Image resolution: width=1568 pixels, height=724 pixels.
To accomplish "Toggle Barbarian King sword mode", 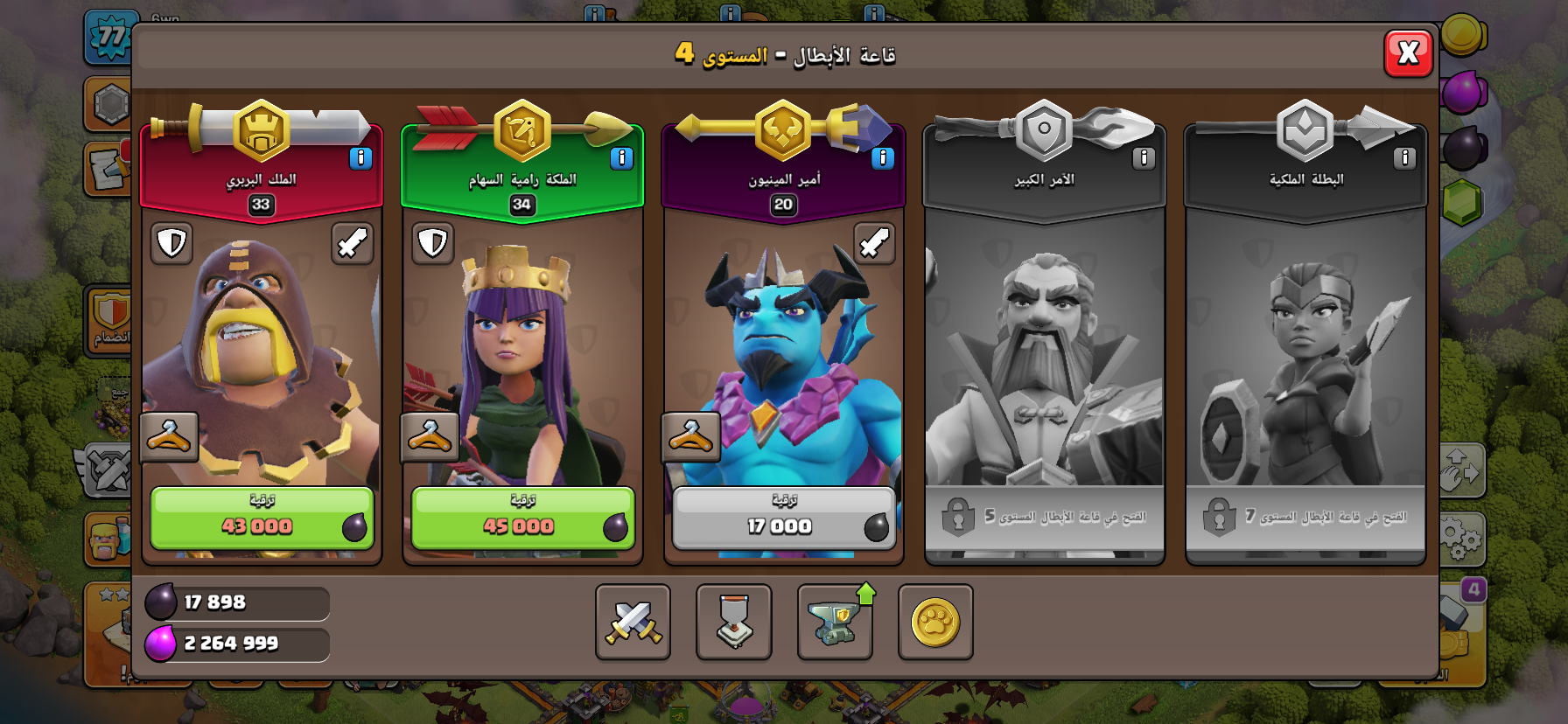I will [x=353, y=243].
